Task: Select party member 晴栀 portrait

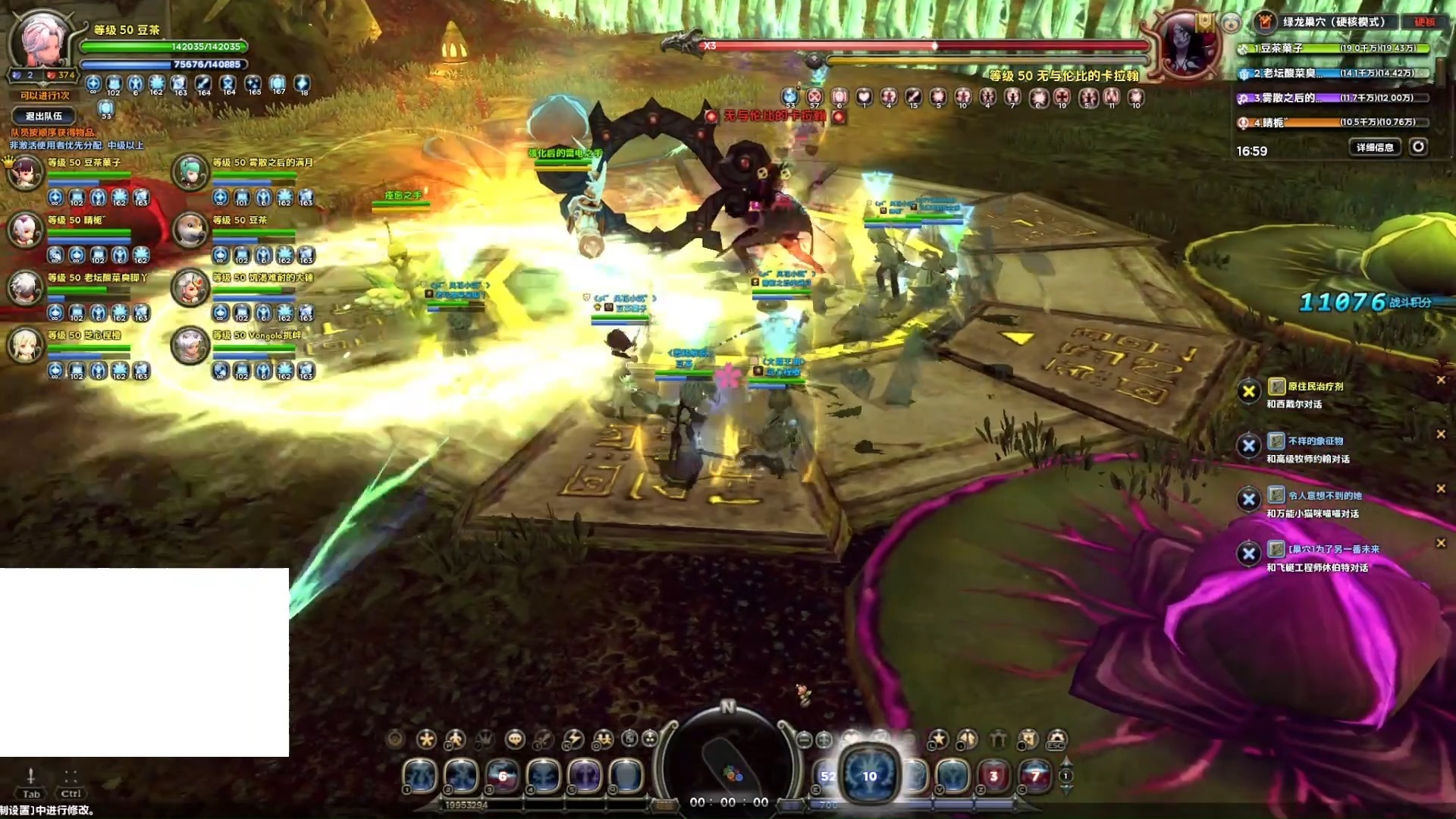Action: 26,230
